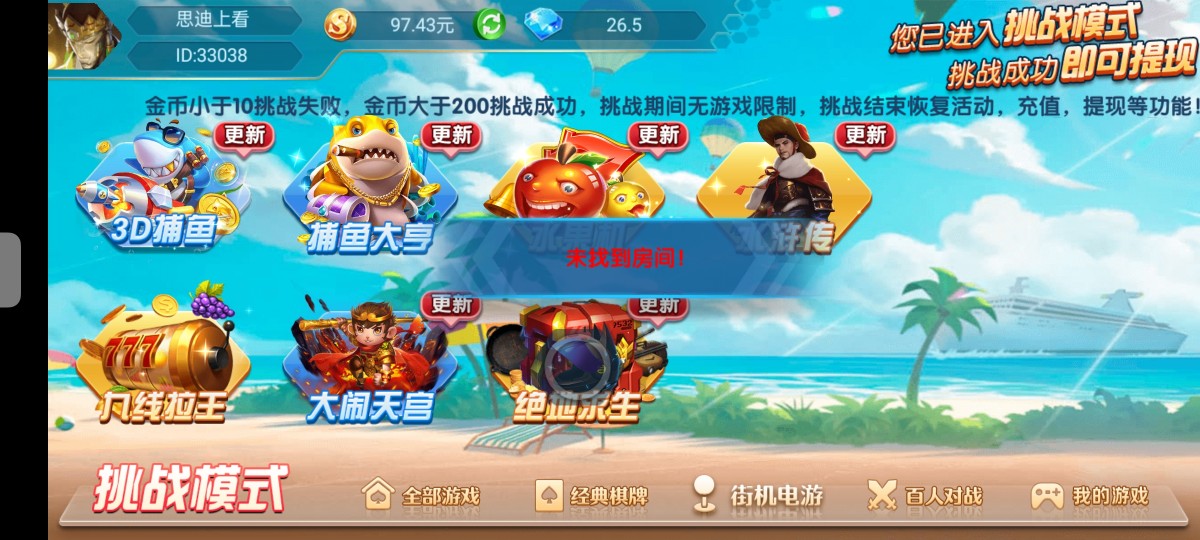Tap the gold coin balance icon
The image size is (1200, 540).
click(340, 25)
